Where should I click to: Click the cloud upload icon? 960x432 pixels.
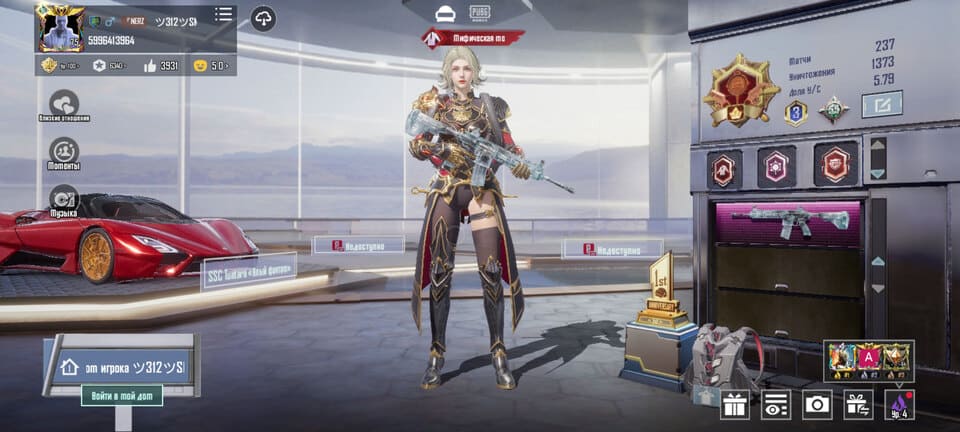pyautogui.click(x=263, y=17)
